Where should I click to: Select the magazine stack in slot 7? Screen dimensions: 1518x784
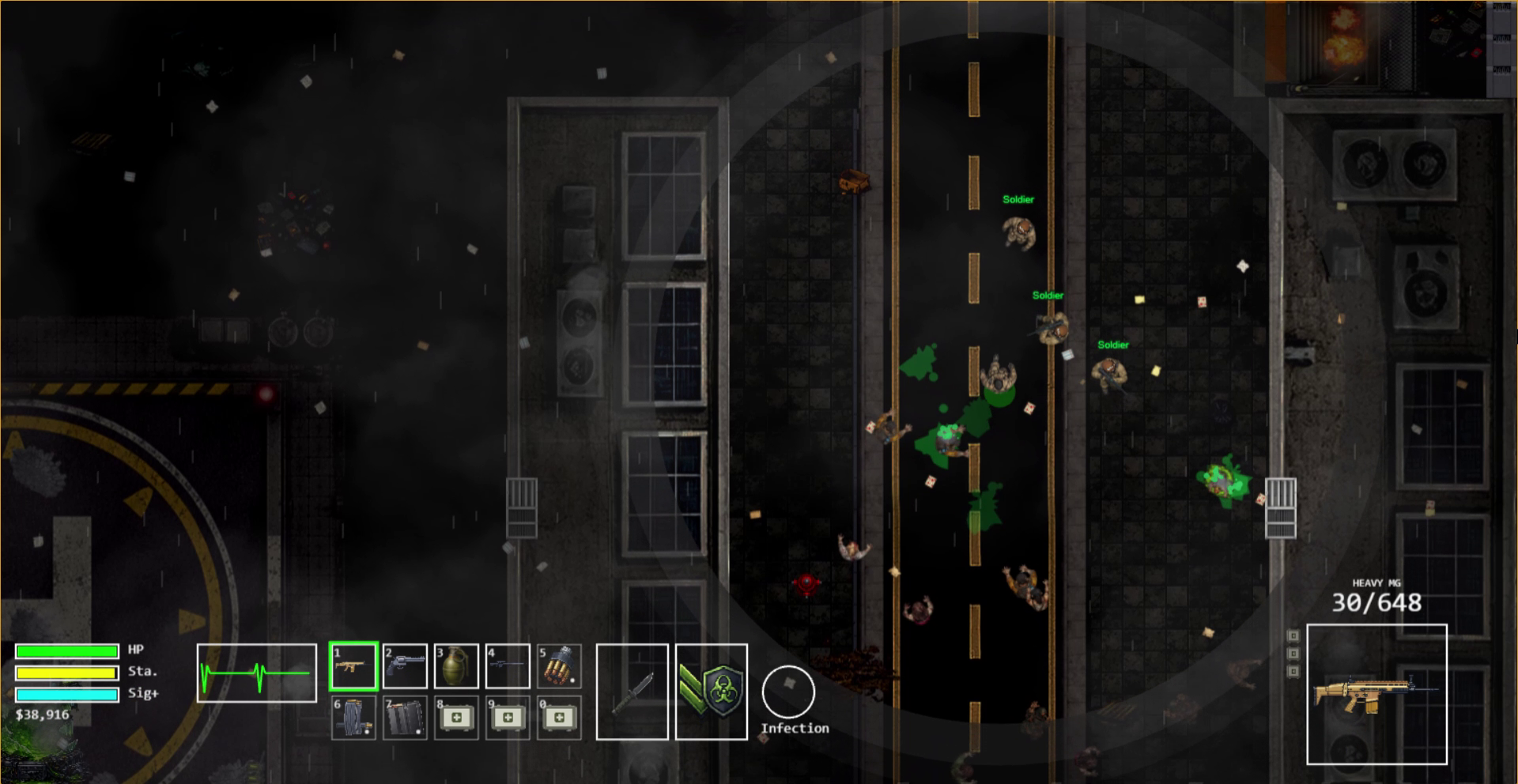tap(405, 718)
